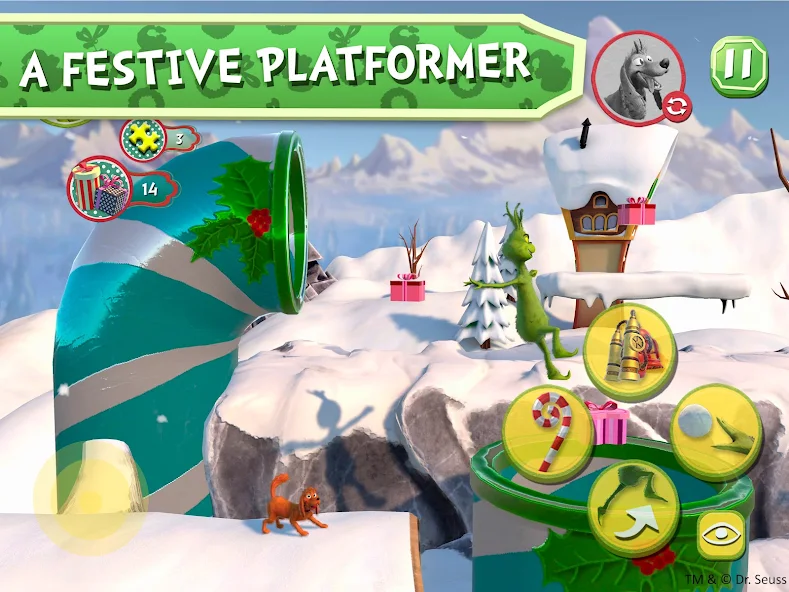789x592 pixels.
Task: Activate the jetpack gadget button
Action: [x=629, y=352]
